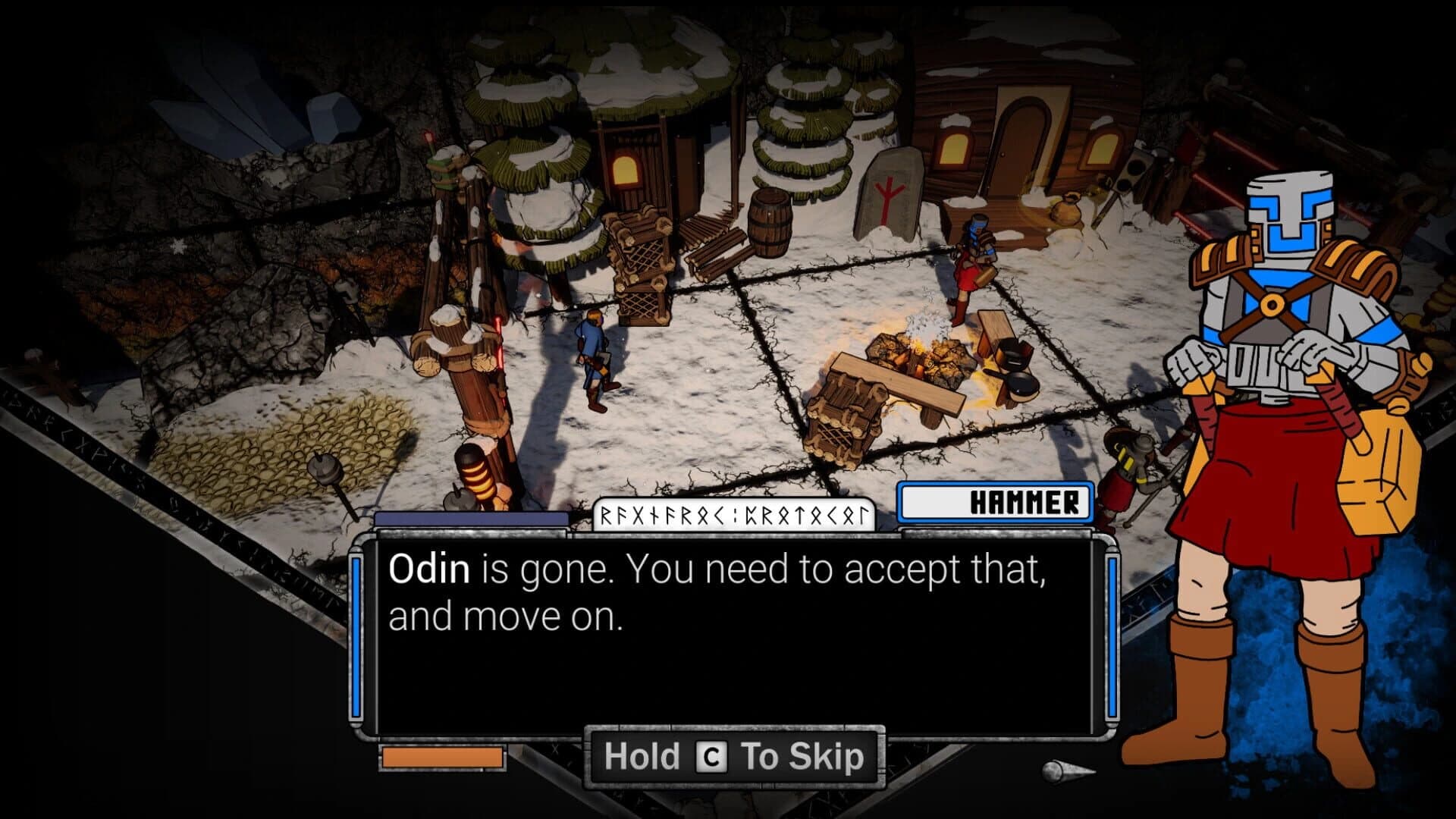Click the red rune carved on the standing stone
The height and width of the screenshot is (819, 1456).
coord(886,197)
